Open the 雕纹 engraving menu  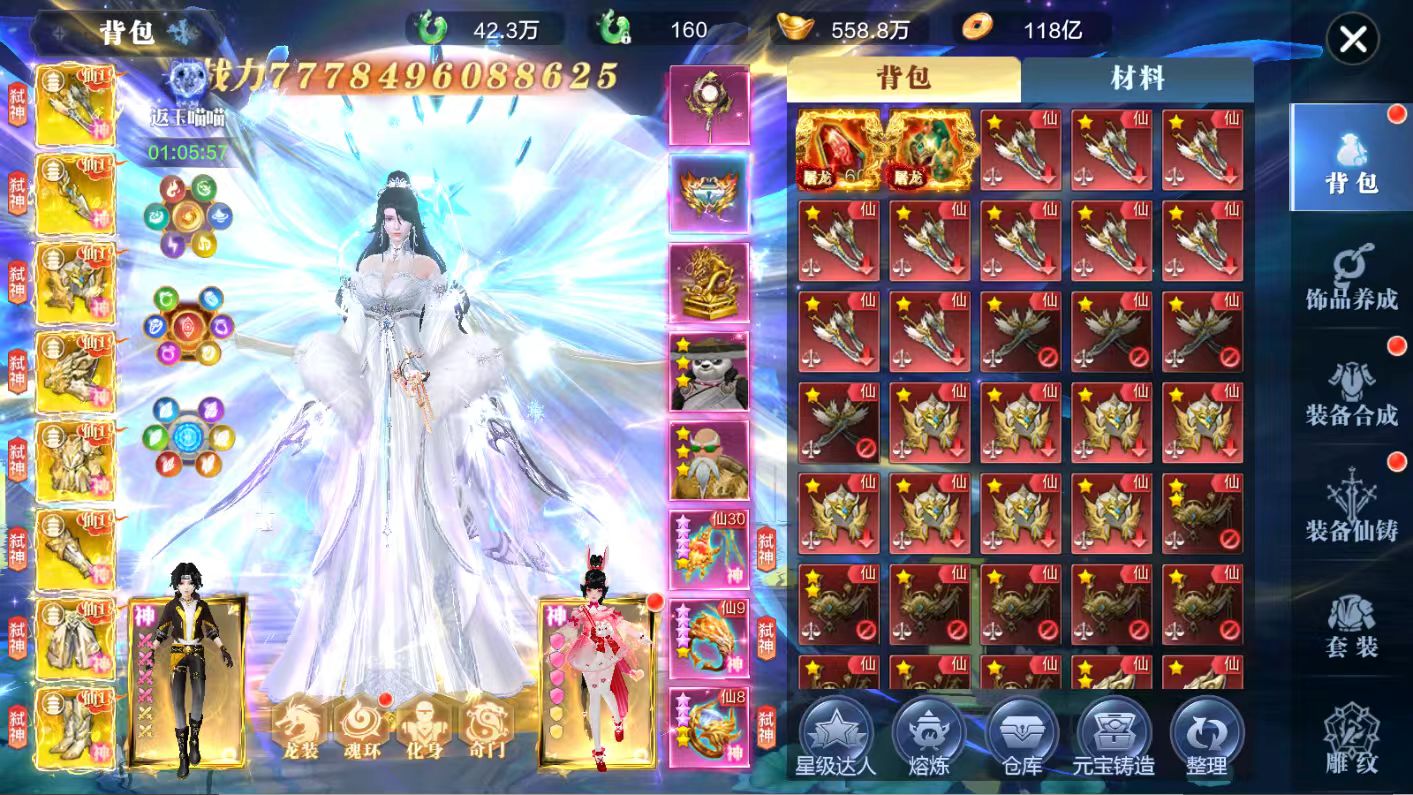coord(1351,740)
